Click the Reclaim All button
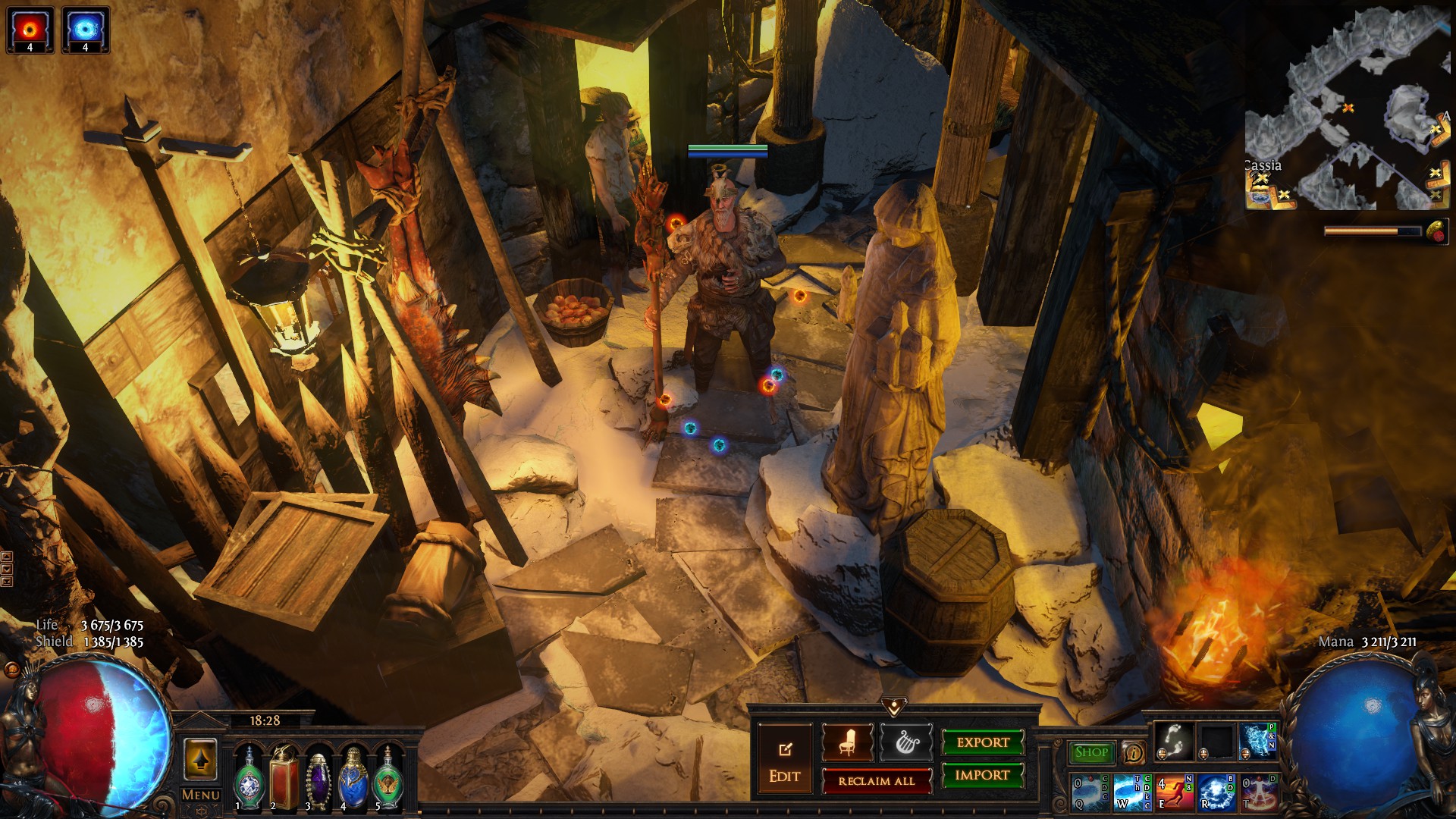Image resolution: width=1456 pixels, height=819 pixels. [877, 781]
